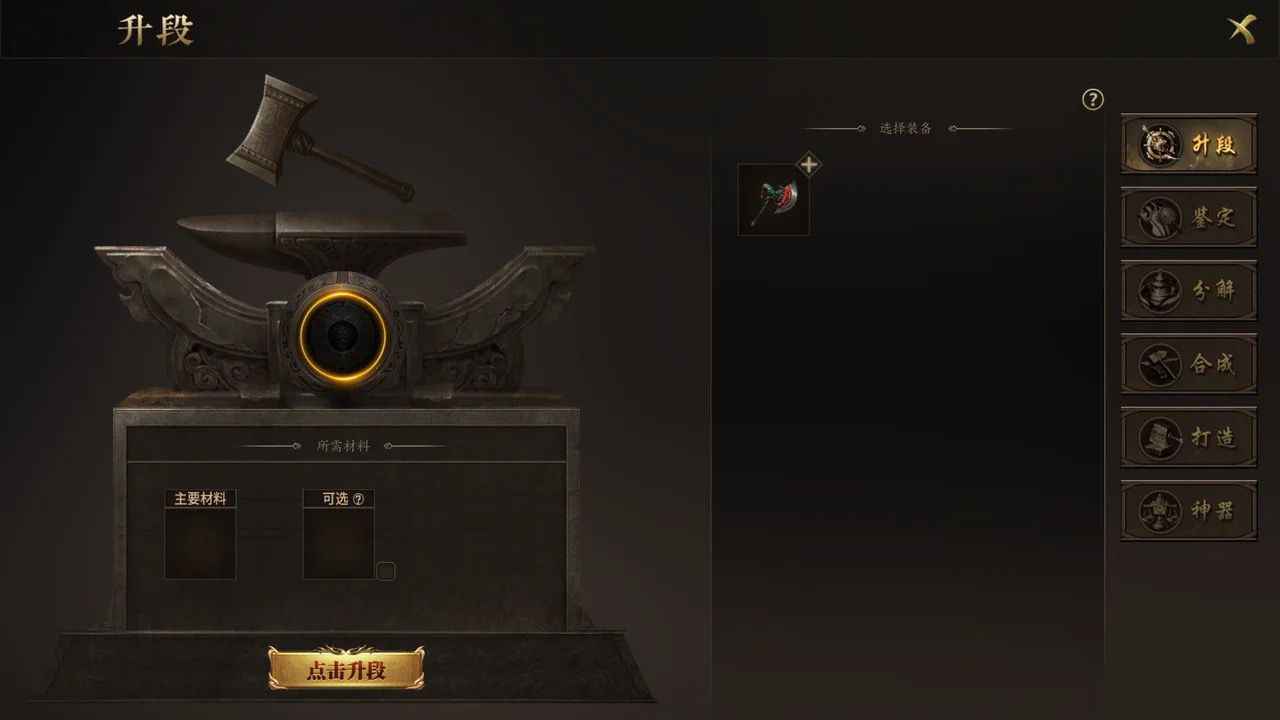This screenshot has height=720, width=1280.
Task: Click the plus badge on the equipment slot
Action: pos(809,164)
